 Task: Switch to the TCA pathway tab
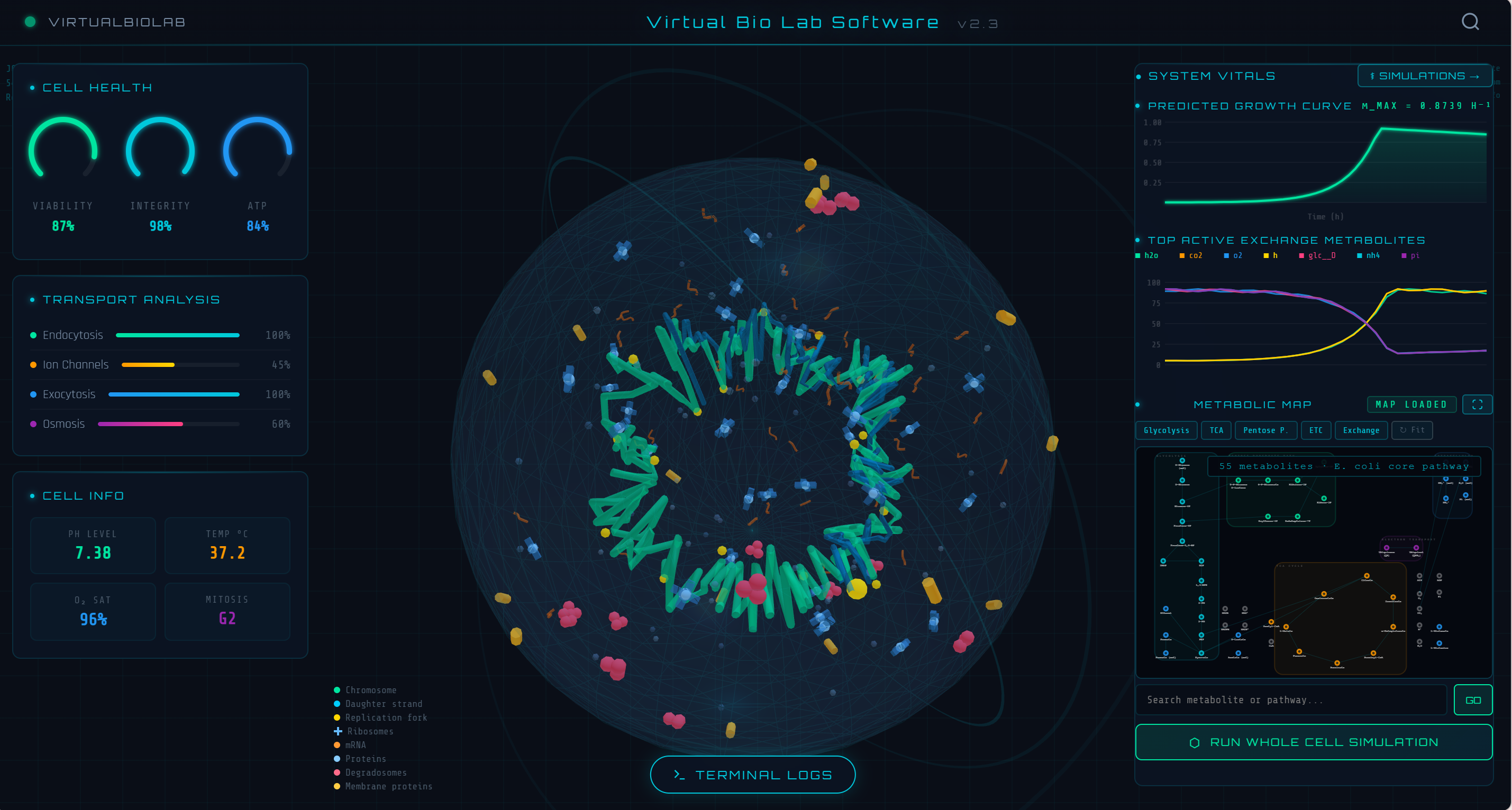pyautogui.click(x=1216, y=430)
